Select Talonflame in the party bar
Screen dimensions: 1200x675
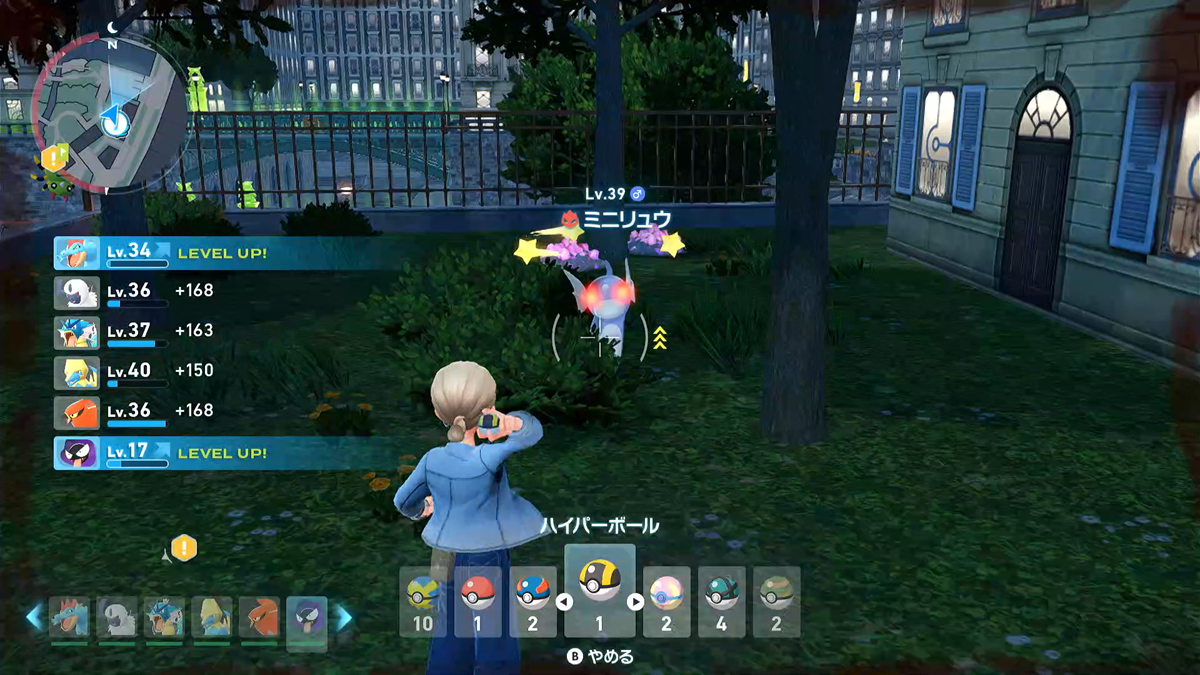(x=259, y=618)
